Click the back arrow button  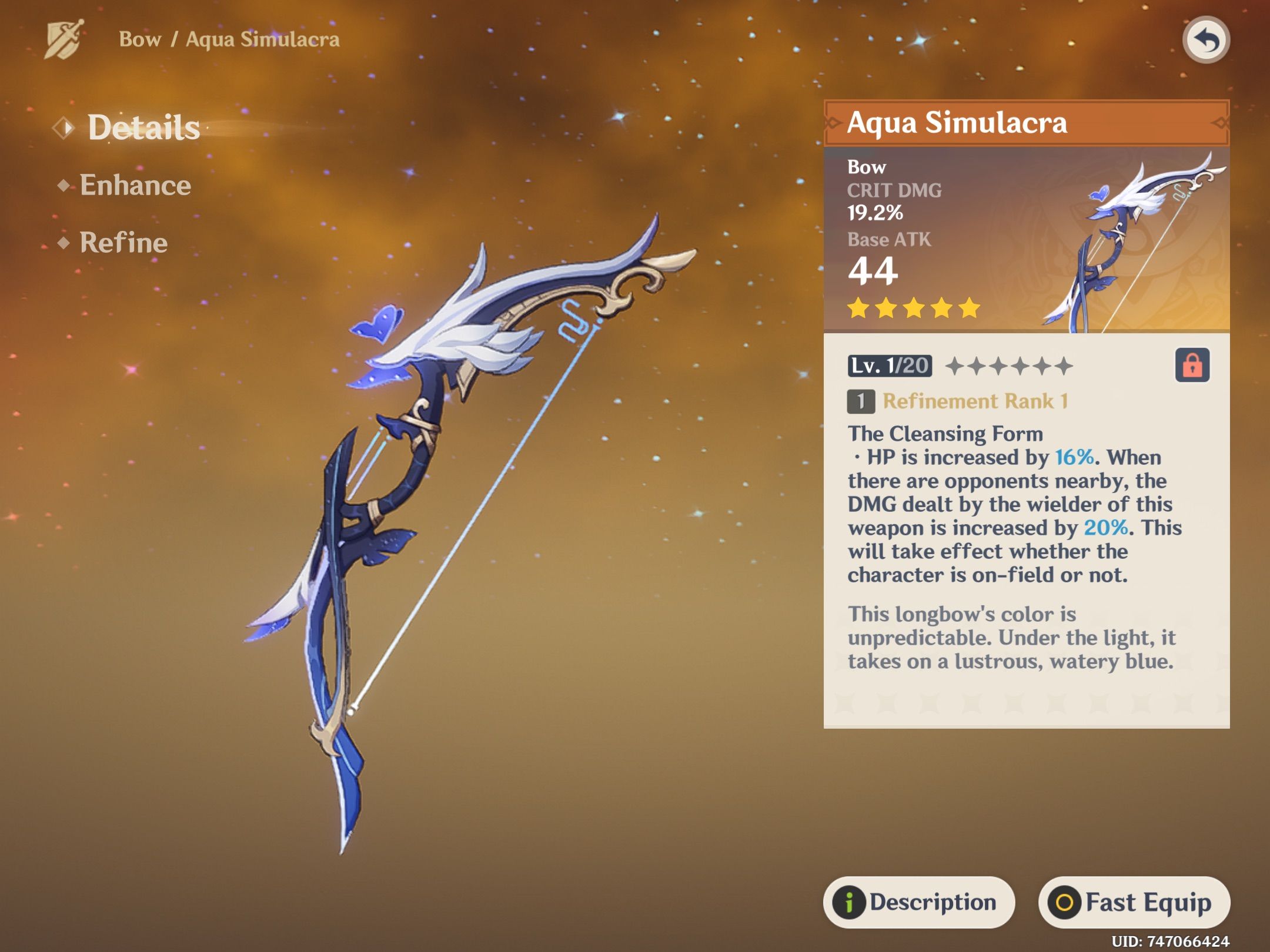tap(1205, 40)
